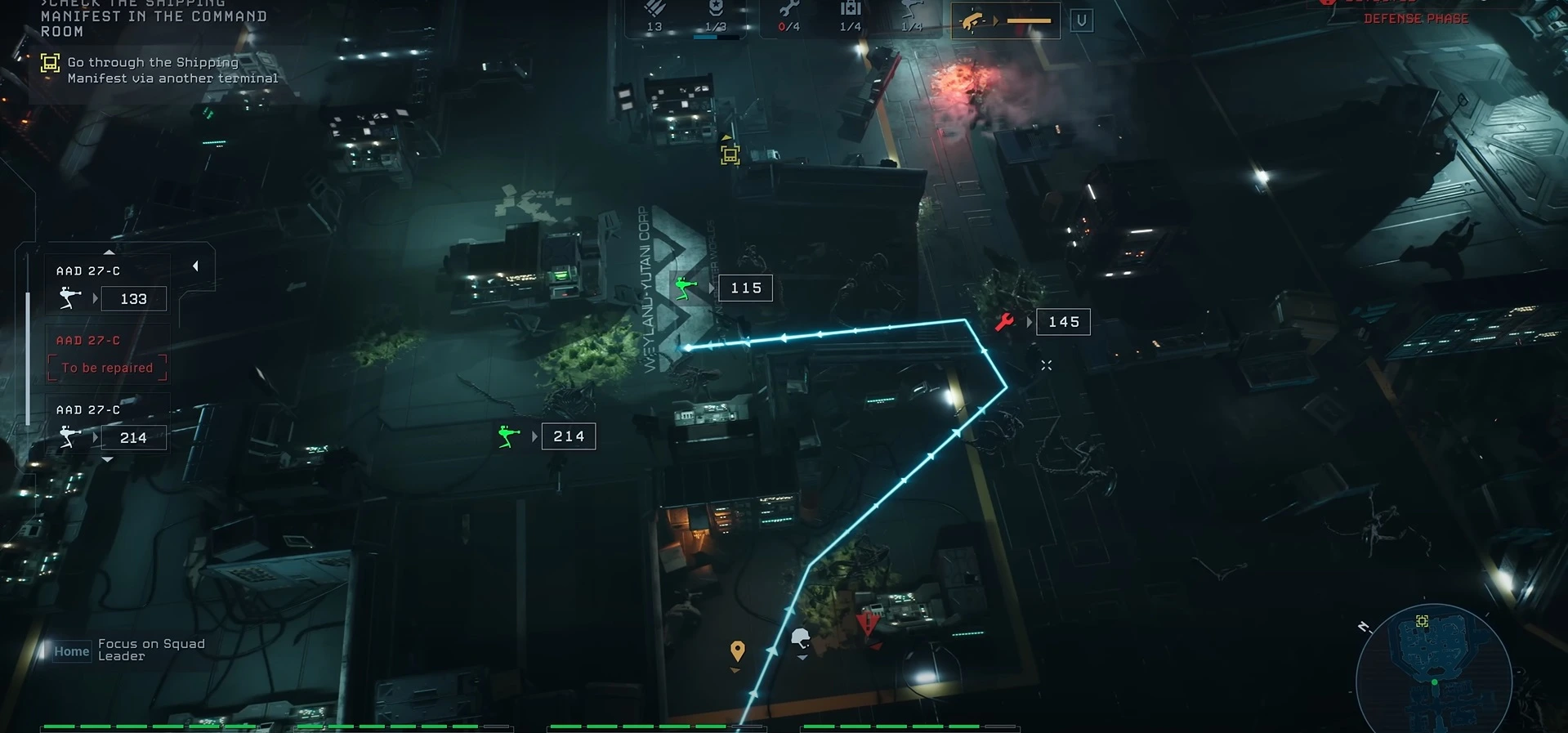
Task: Select the green marine marked 115
Action: (685, 287)
